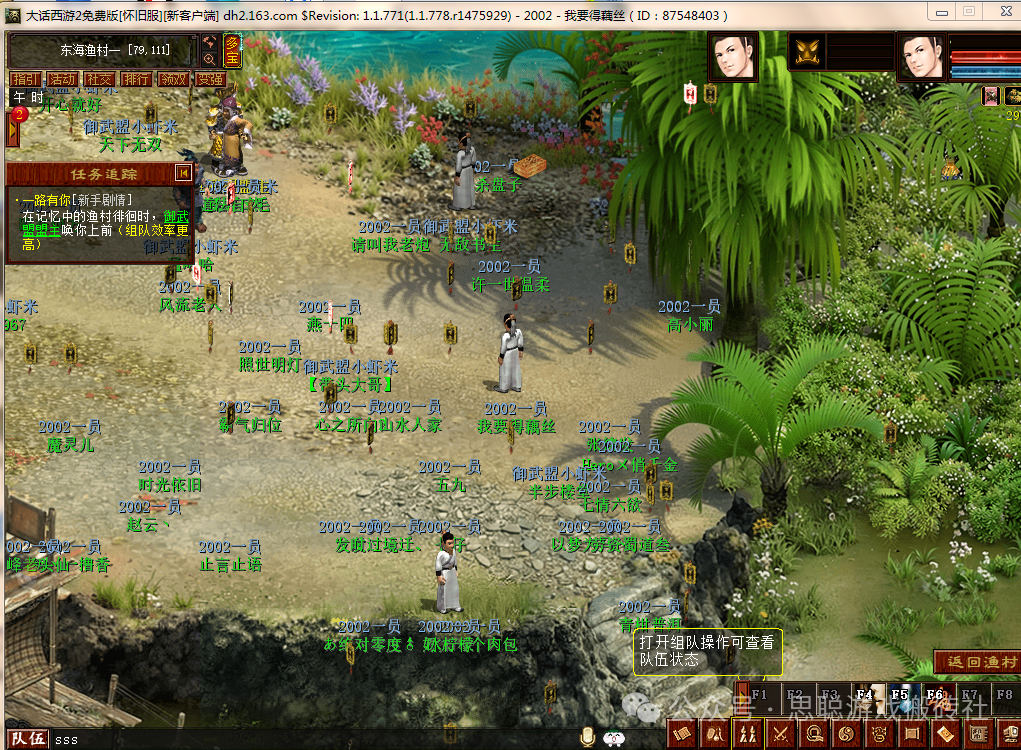Viewport: 1021px width, 750px height.
Task: Click 返回渔村 return to village button
Action: (976, 662)
